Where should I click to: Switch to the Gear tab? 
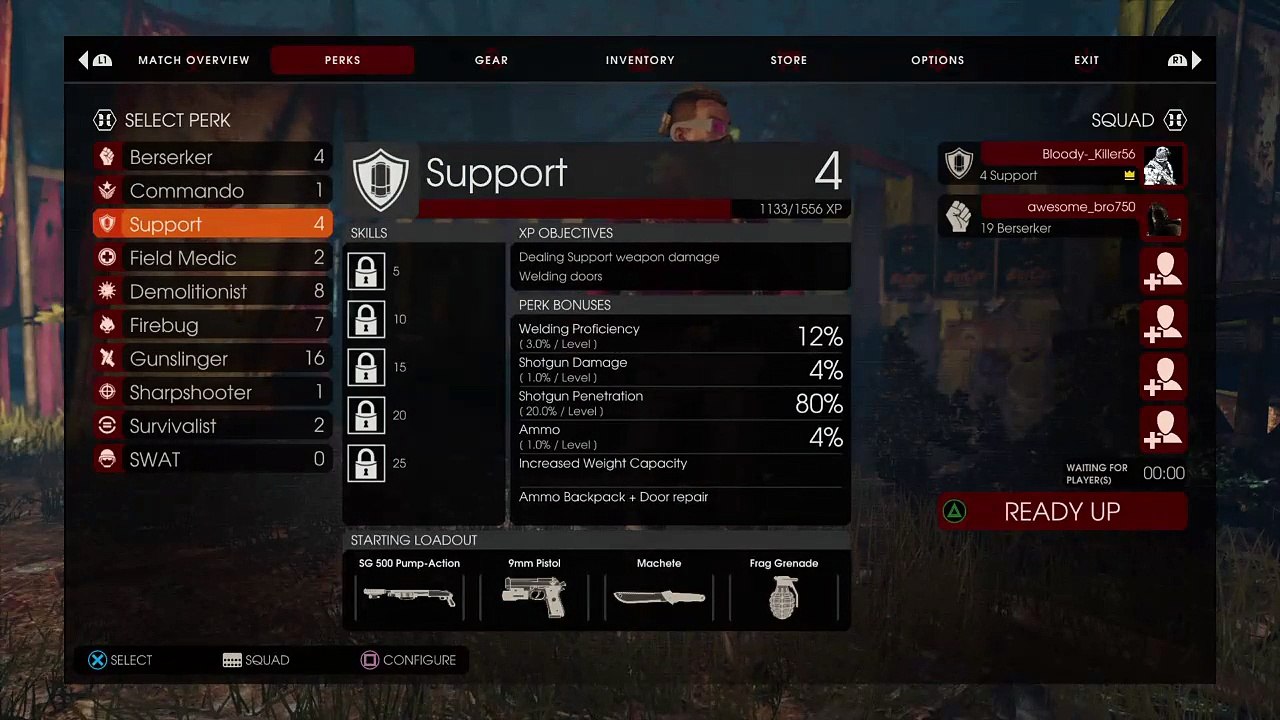pos(491,60)
